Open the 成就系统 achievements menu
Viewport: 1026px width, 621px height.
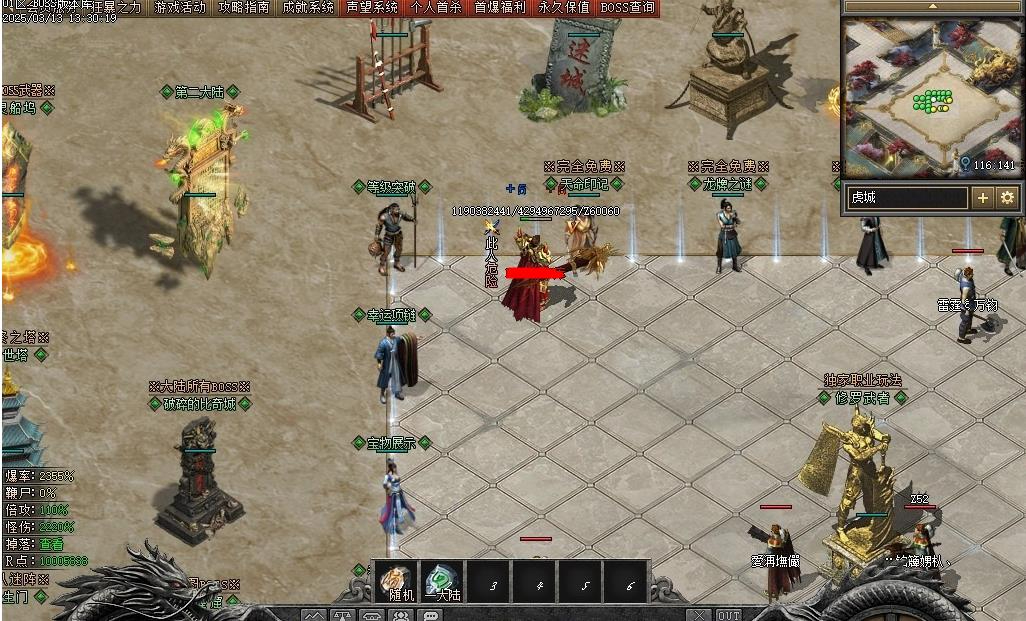tap(307, 7)
